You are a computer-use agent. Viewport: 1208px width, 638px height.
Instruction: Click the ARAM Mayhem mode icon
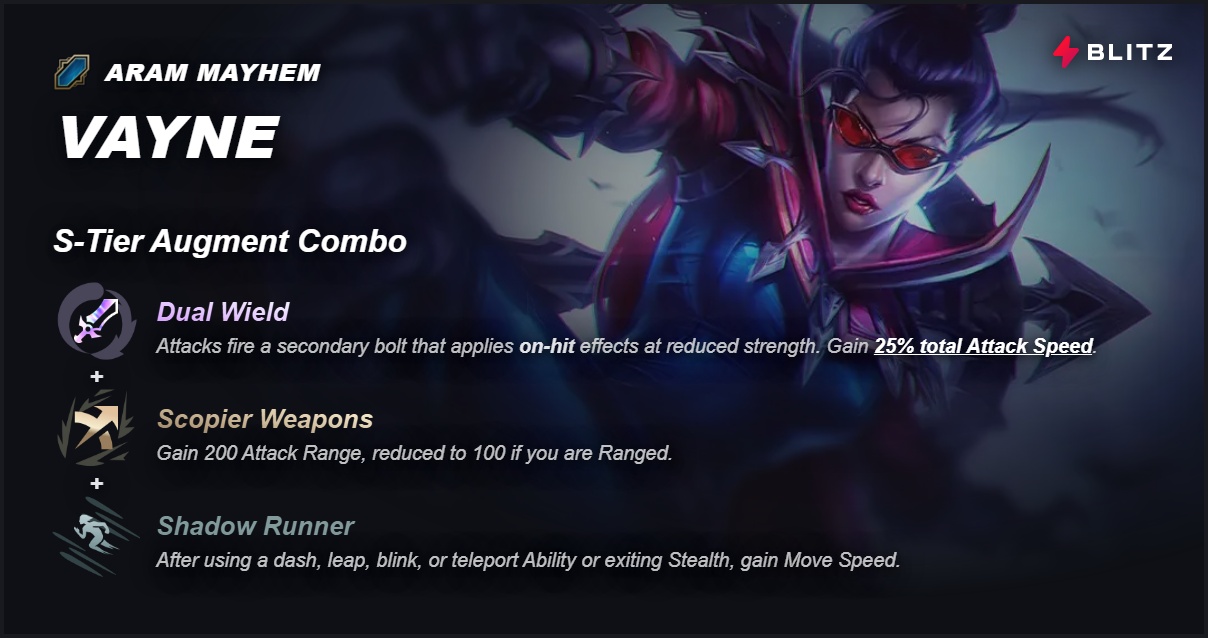[72, 72]
